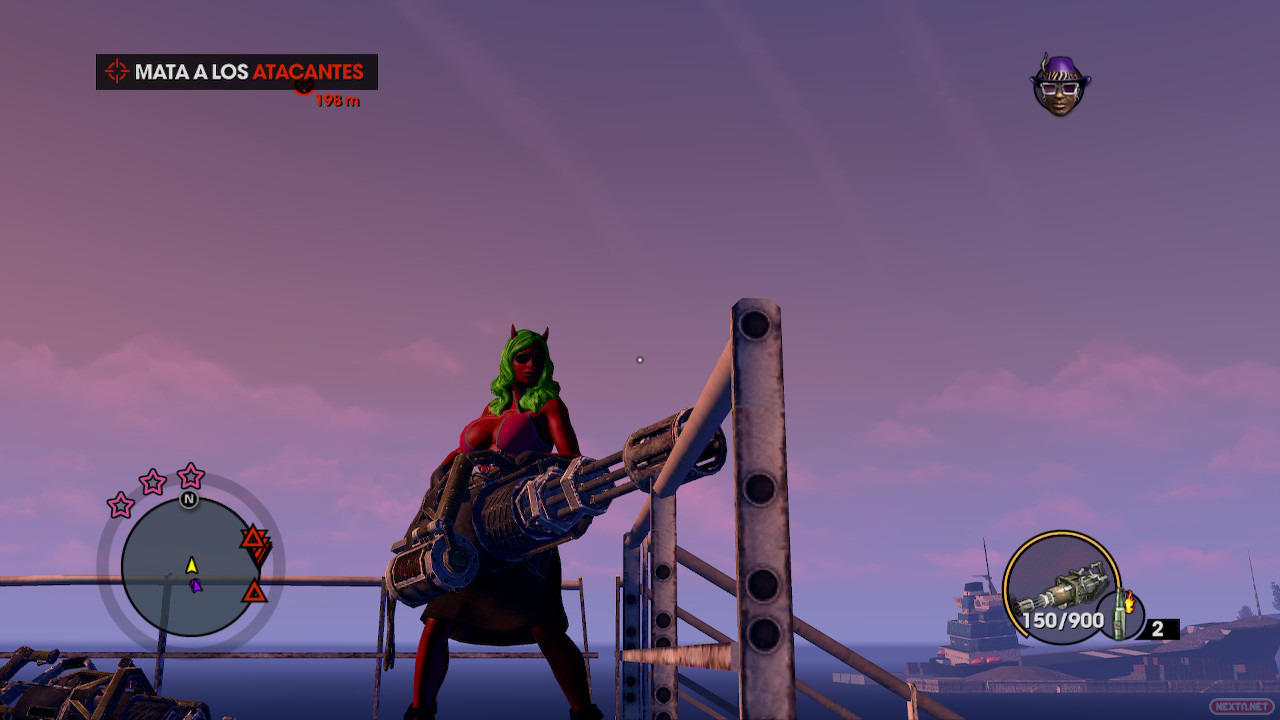Click the north compass marker on minimap
The width and height of the screenshot is (1280, 720).
point(189,499)
